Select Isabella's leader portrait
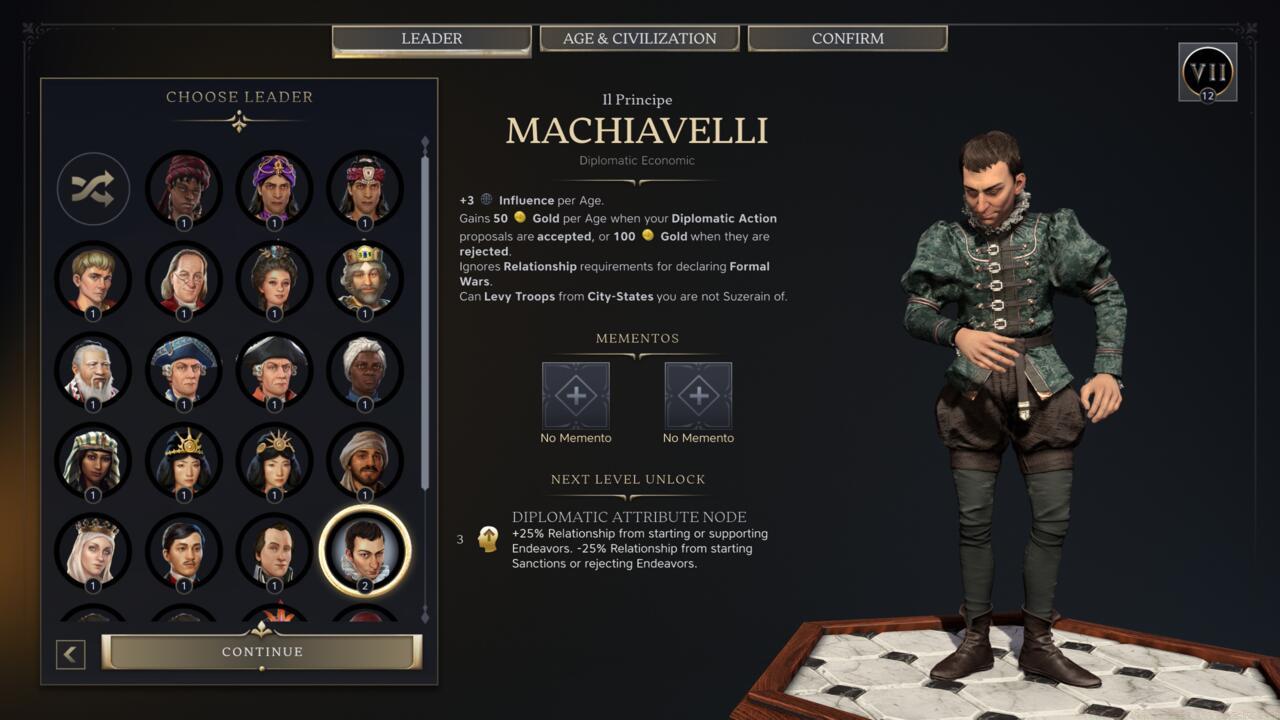Screen dimensions: 1280x720 (x=93, y=550)
